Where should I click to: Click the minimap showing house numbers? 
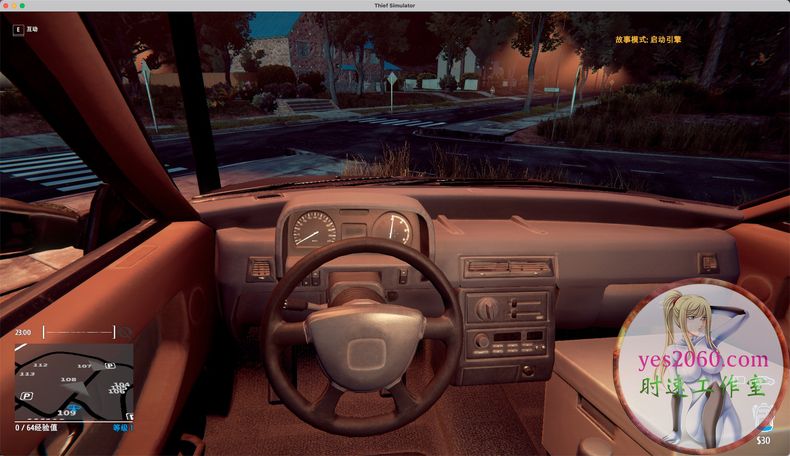coord(73,382)
